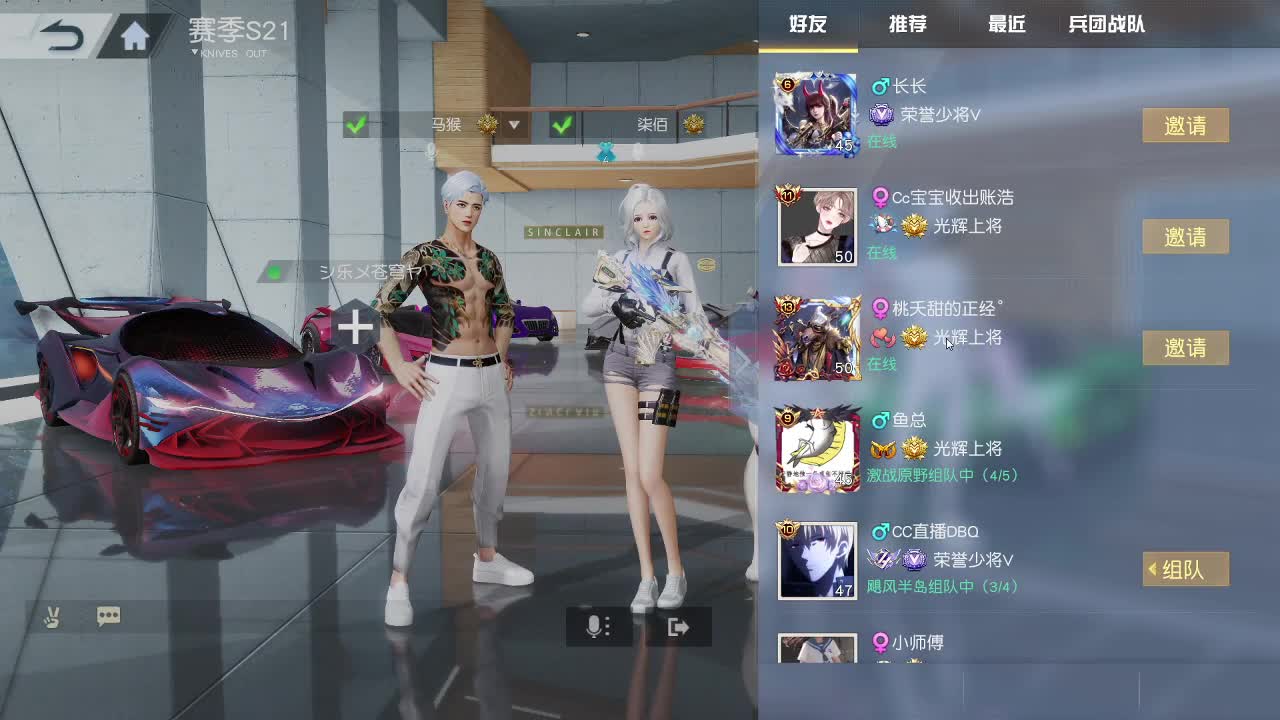Click the female gender symbol beside 小师傅
The height and width of the screenshot is (720, 1280).
(x=879, y=642)
